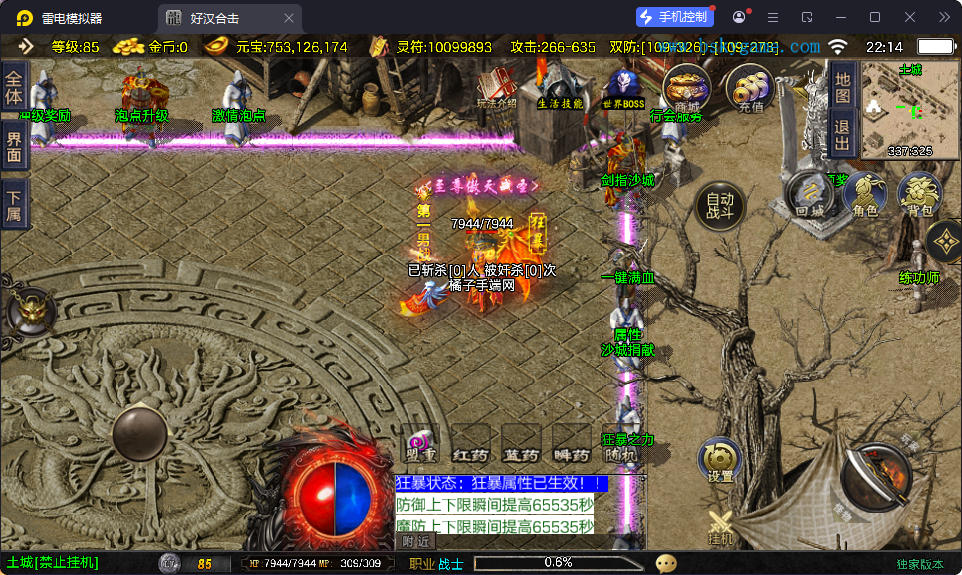
Task: Open the 设置 settings icon
Action: pos(719,460)
